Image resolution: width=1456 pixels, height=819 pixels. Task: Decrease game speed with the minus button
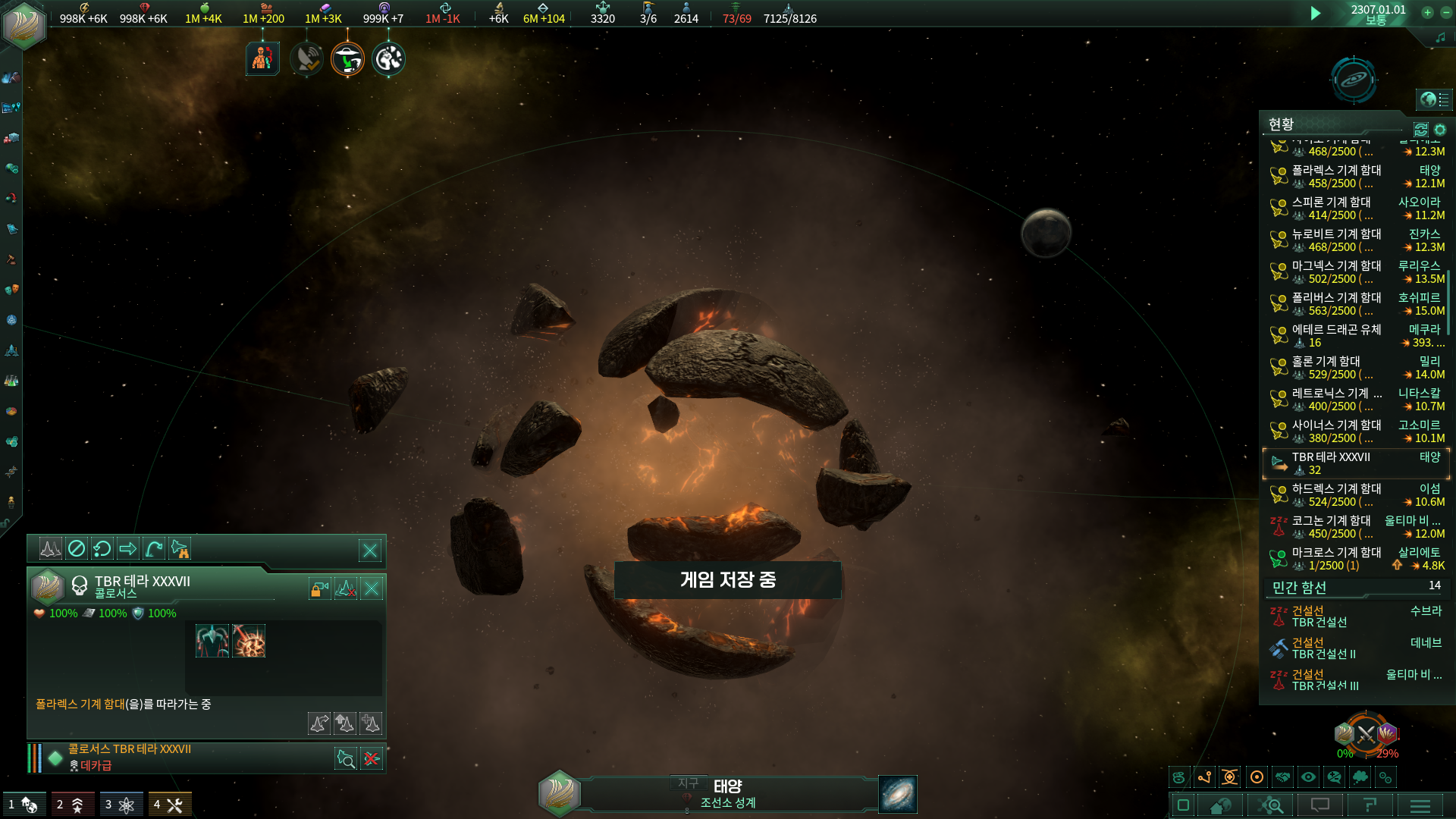click(1445, 13)
